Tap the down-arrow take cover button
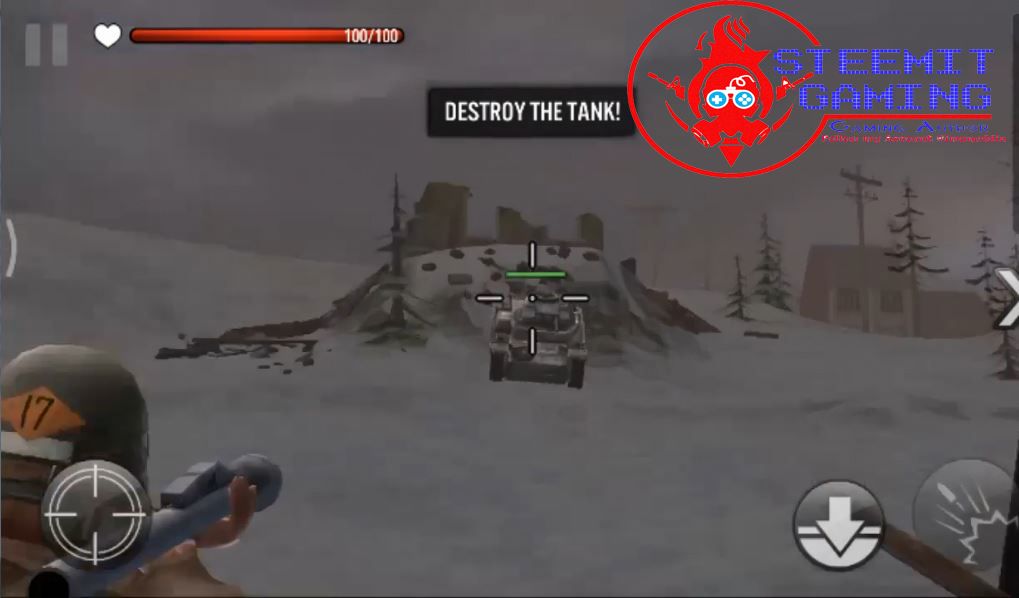This screenshot has width=1019, height=598. click(x=840, y=522)
